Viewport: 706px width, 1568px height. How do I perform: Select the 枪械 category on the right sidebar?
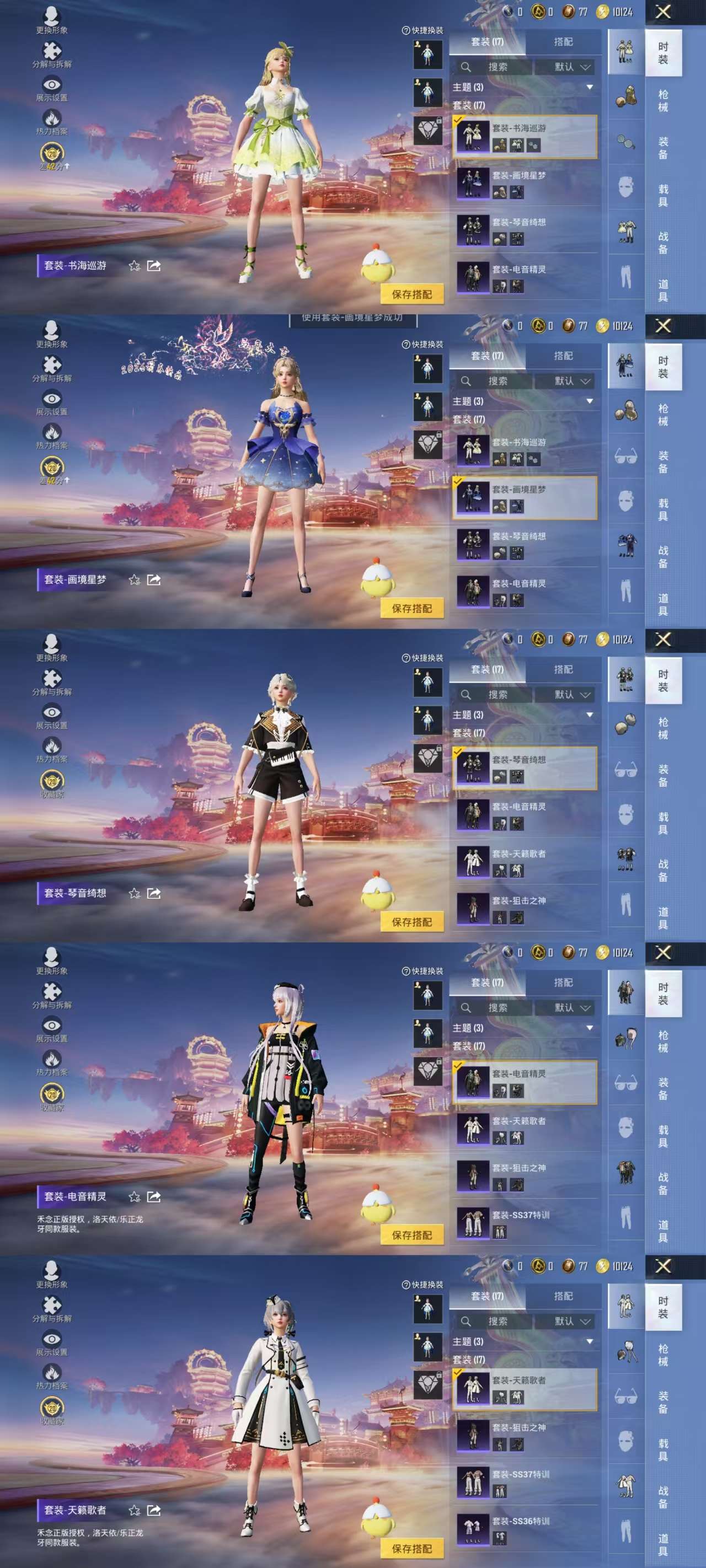tap(664, 101)
